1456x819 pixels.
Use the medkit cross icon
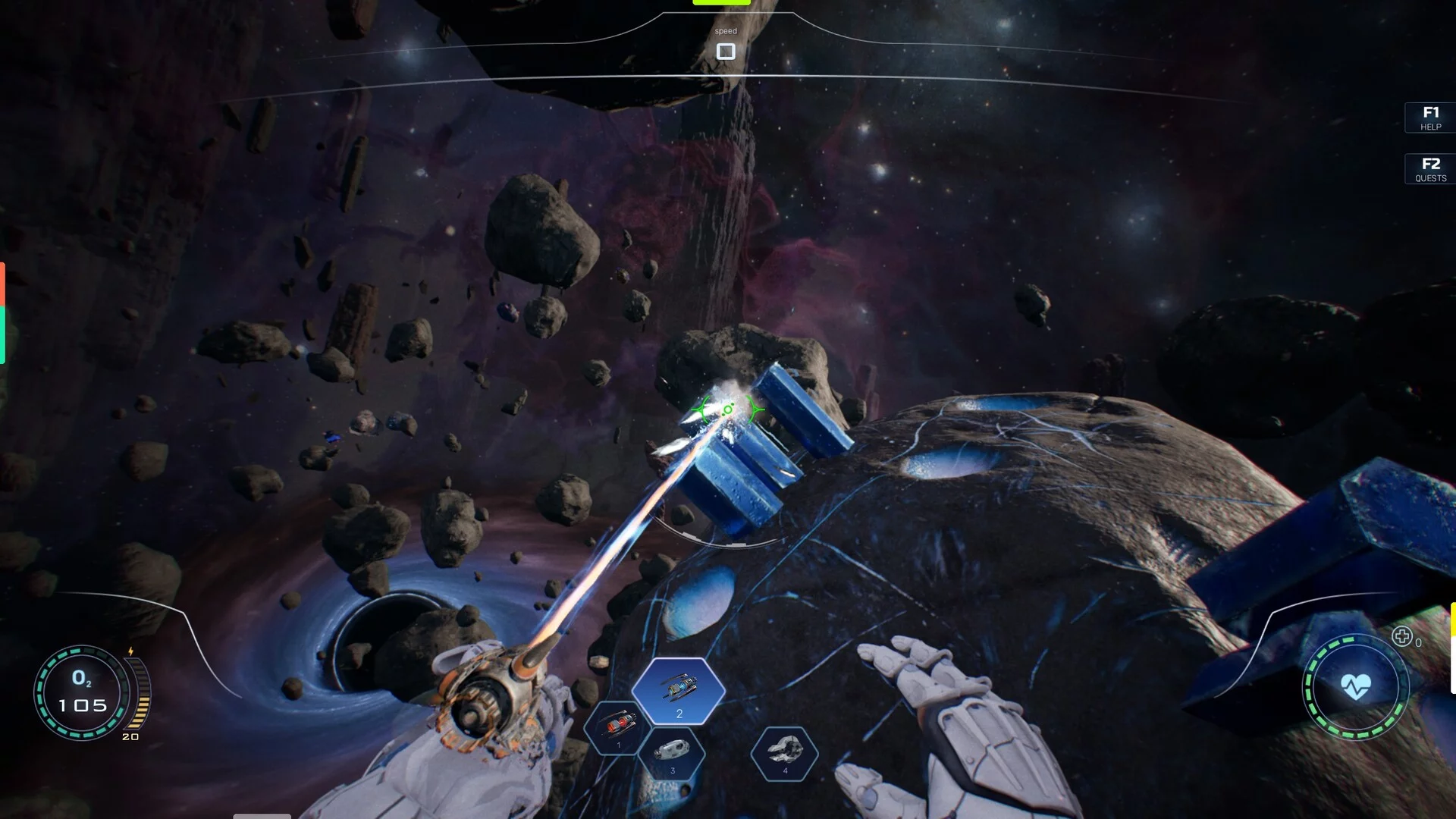(1401, 637)
